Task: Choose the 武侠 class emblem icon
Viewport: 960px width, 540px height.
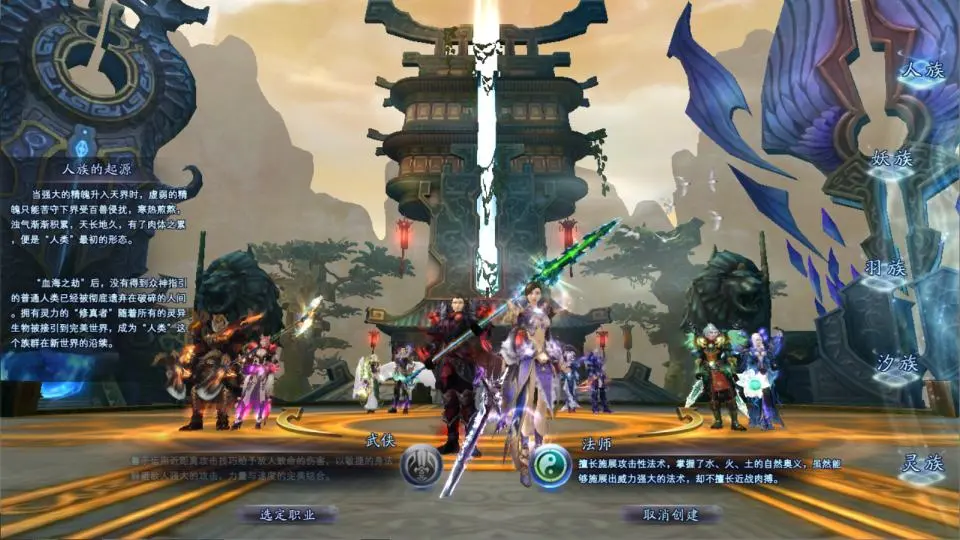Action: tap(421, 466)
